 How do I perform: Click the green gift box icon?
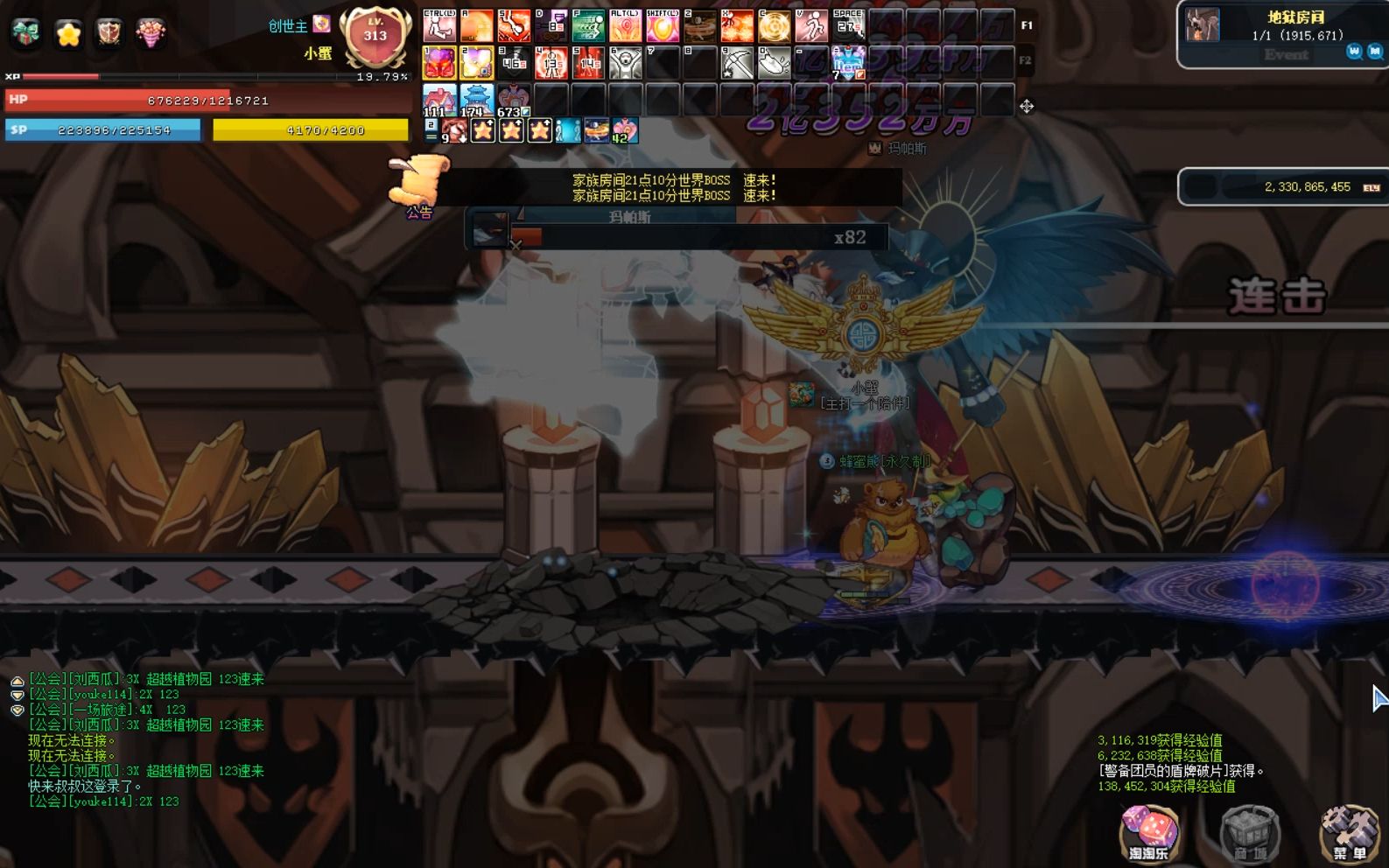point(25,32)
